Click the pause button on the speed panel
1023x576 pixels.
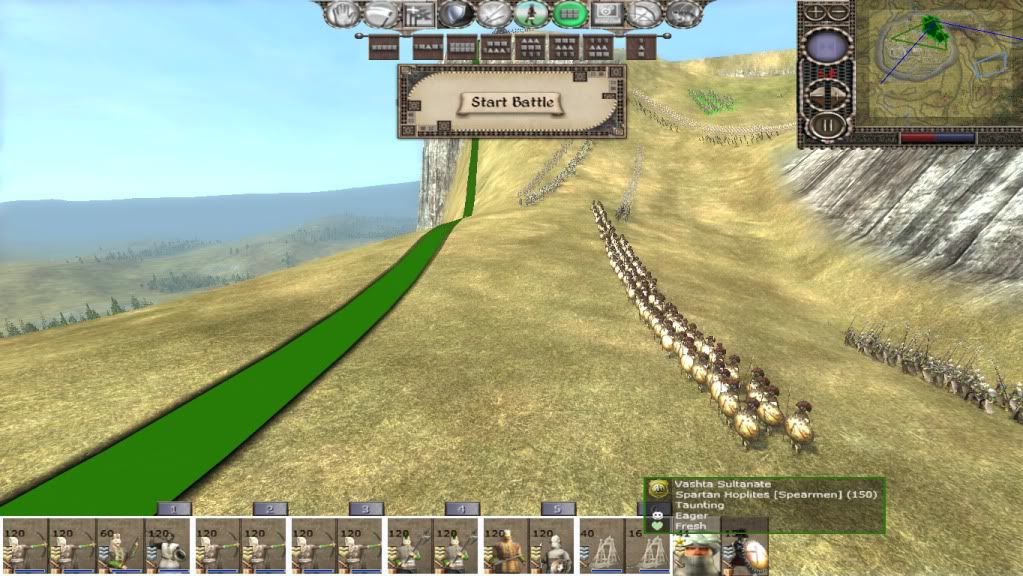[828, 125]
